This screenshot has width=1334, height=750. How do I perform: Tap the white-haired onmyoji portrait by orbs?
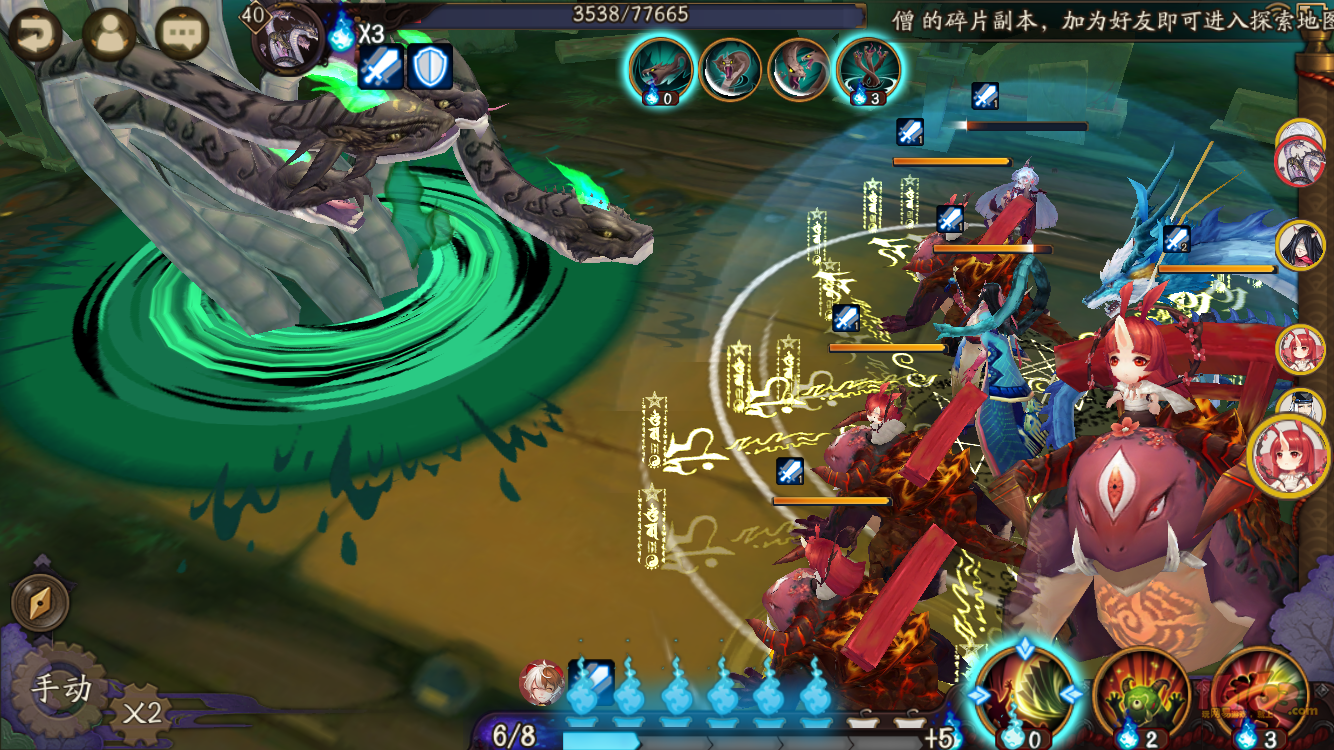point(541,682)
